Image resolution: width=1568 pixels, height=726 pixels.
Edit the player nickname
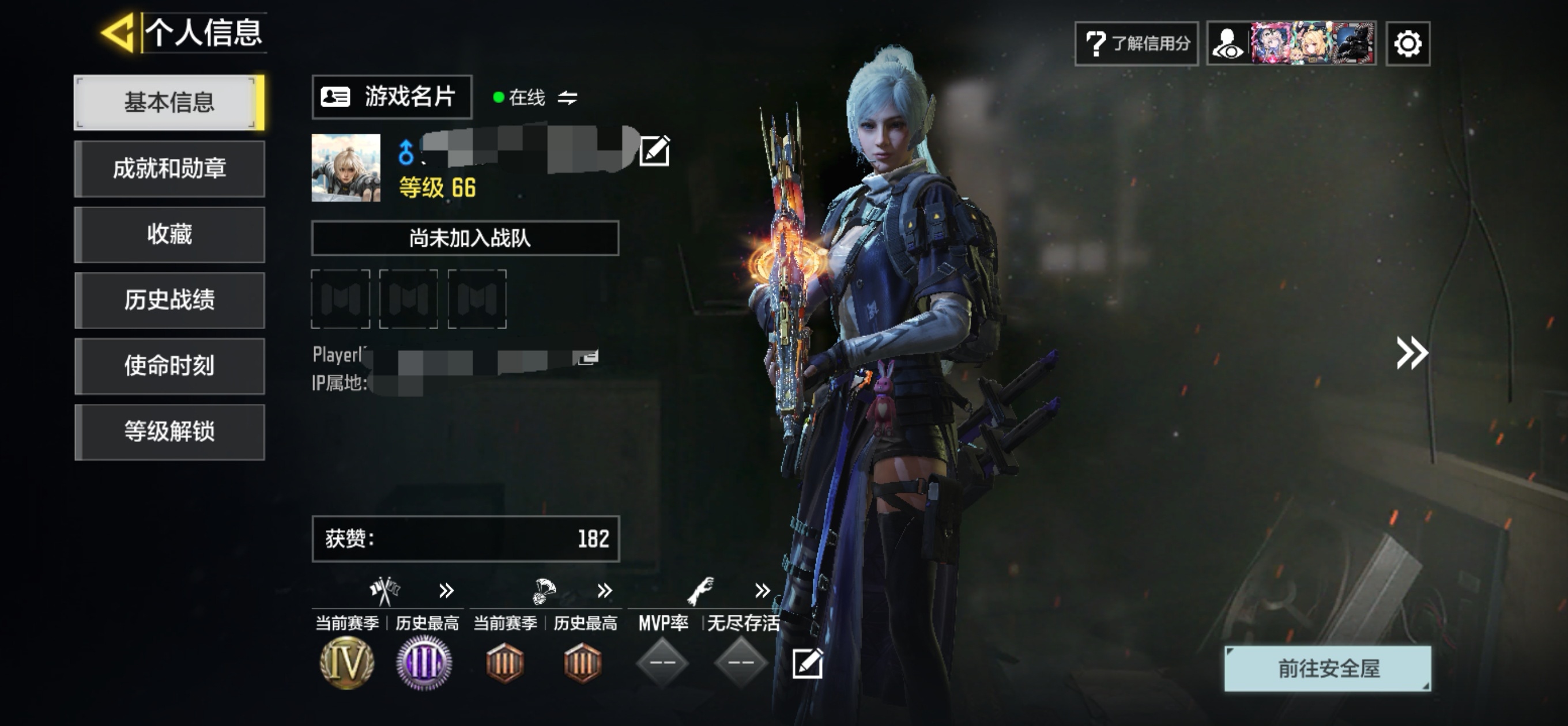(x=654, y=151)
